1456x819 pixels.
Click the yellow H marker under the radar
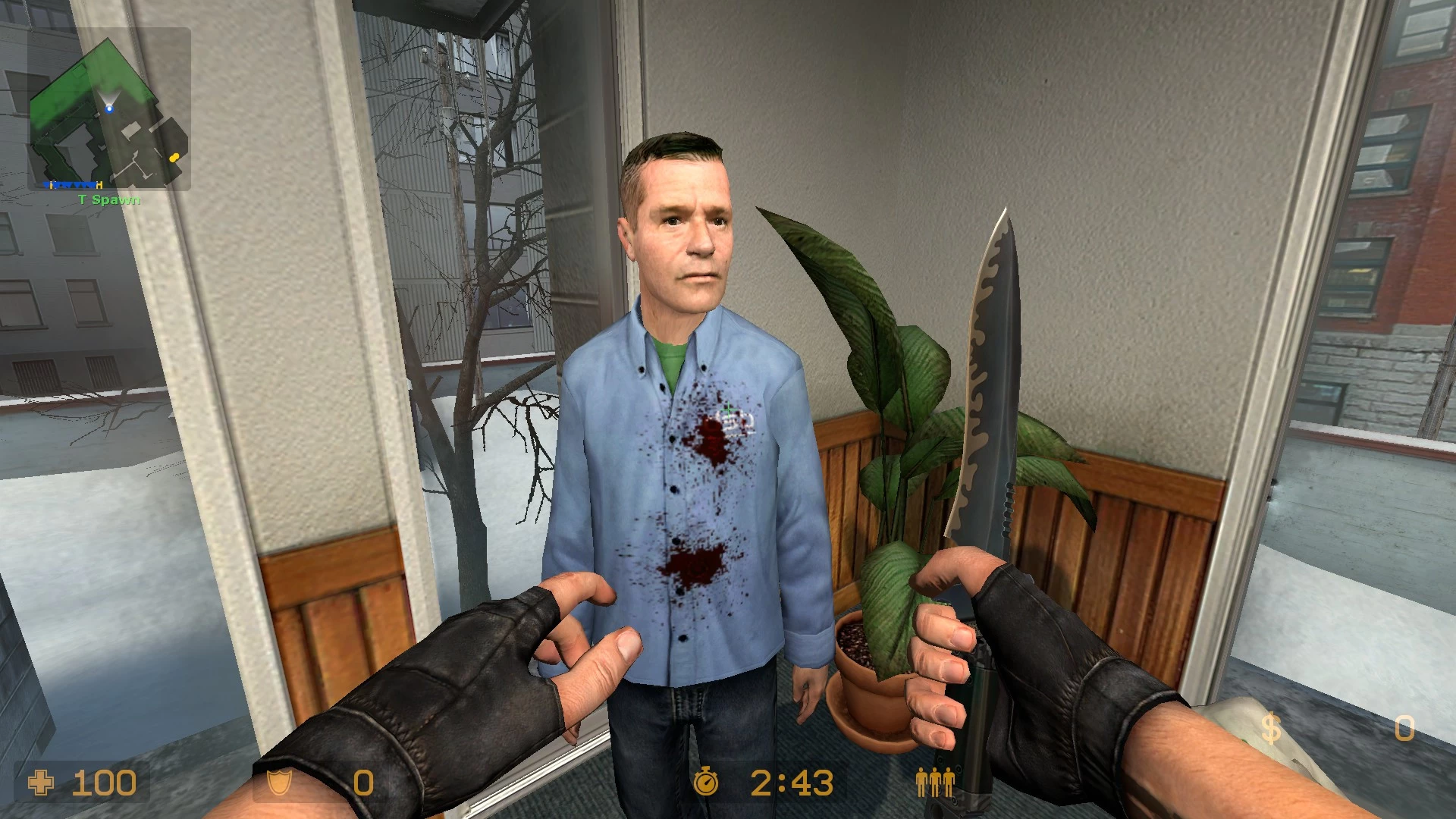pos(99,184)
